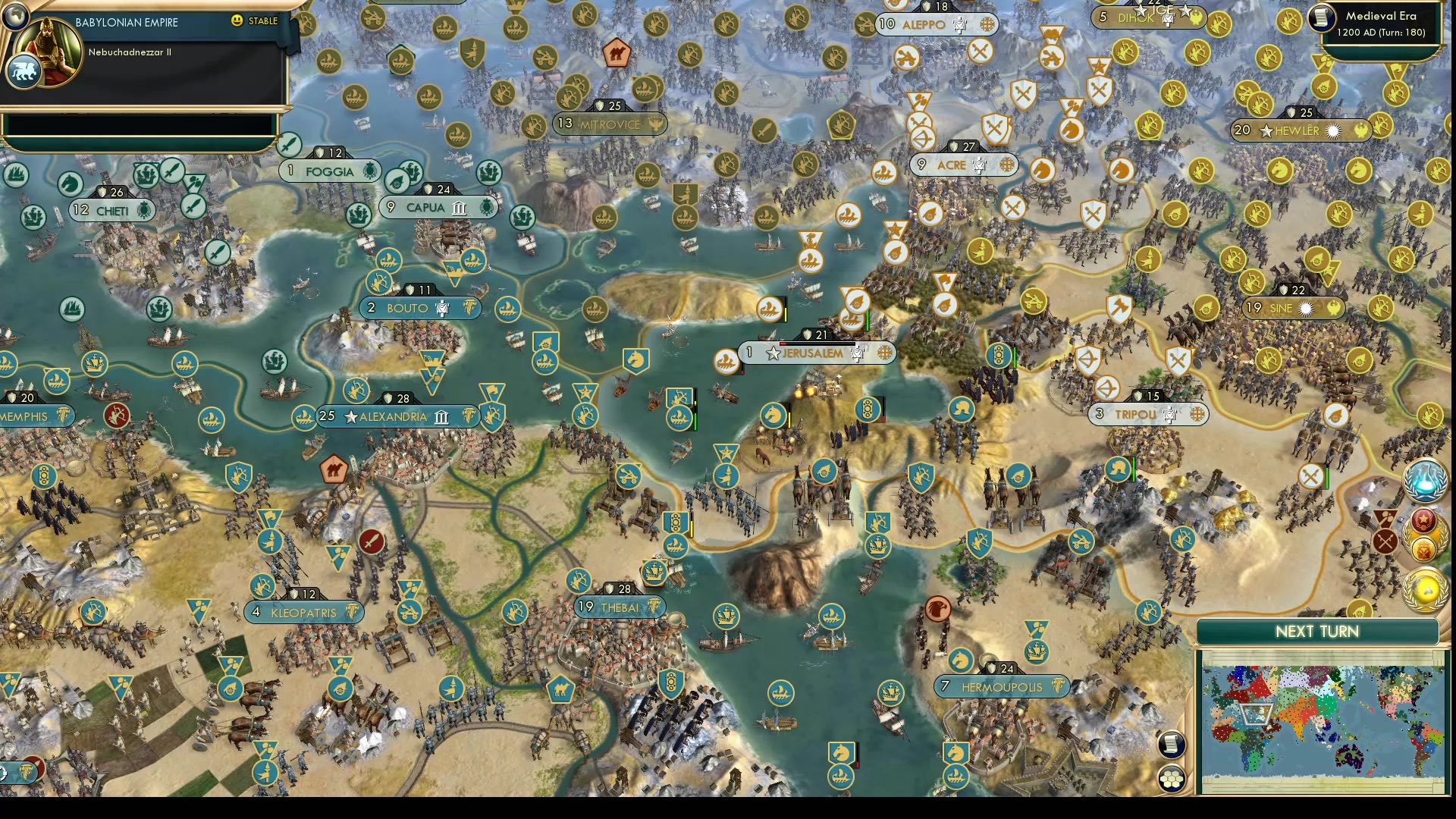Click the STABLE happiness smiley indicator

pyautogui.click(x=236, y=20)
